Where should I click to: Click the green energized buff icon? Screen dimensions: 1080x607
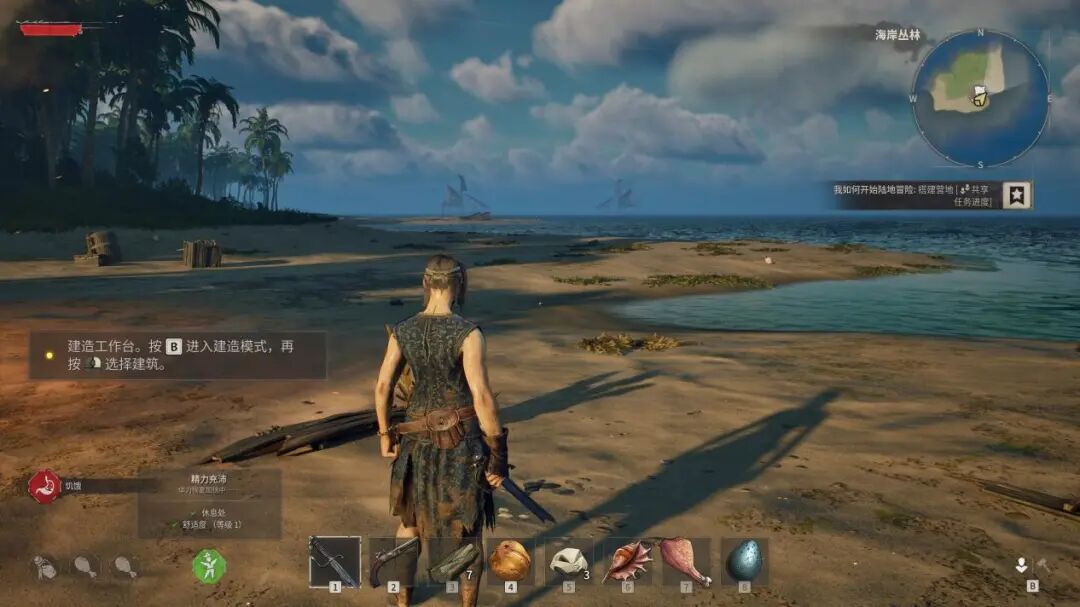(209, 566)
